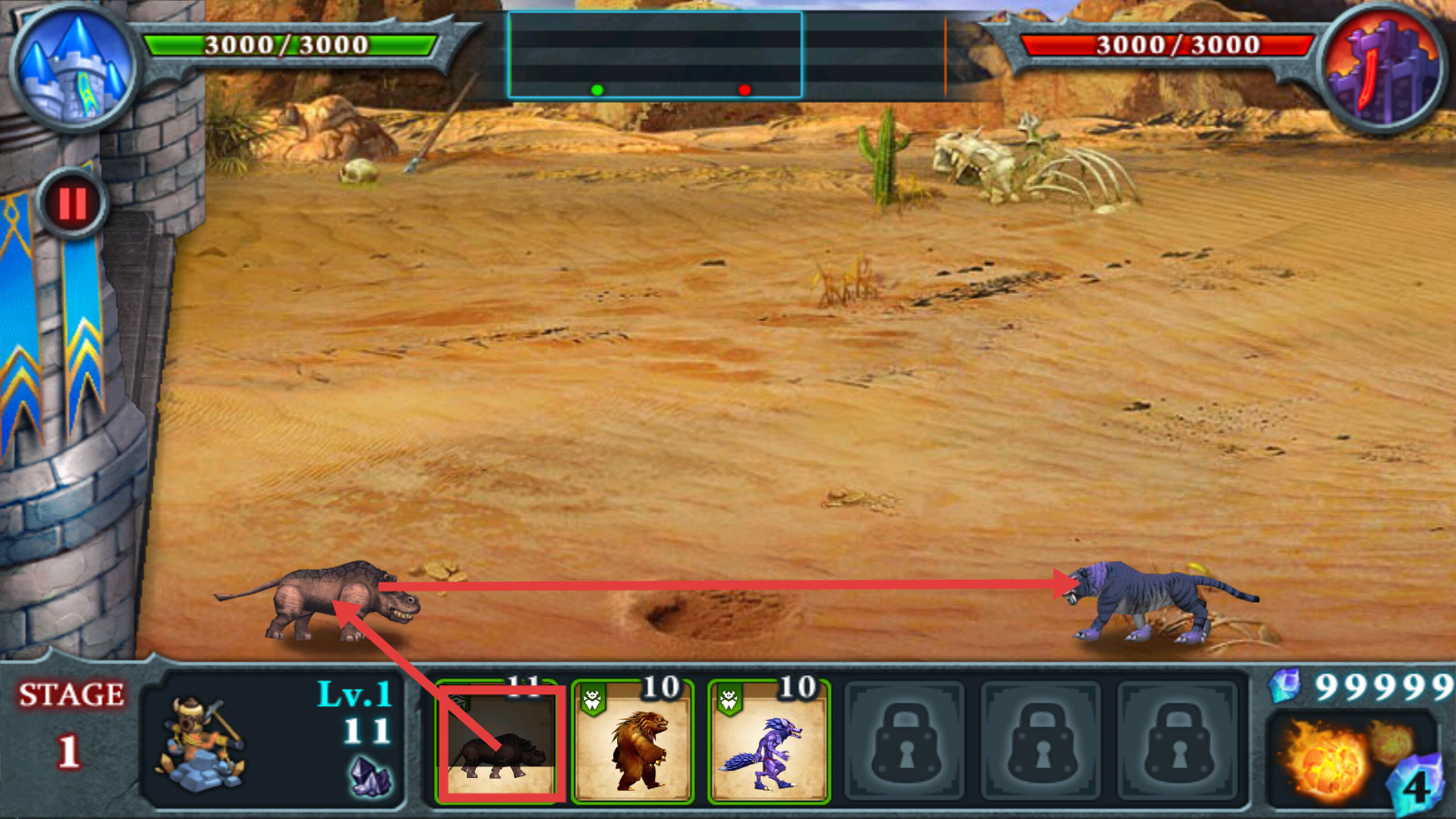Pause the game with the red pause button
Viewport: 1456px width, 819px height.
[x=73, y=204]
